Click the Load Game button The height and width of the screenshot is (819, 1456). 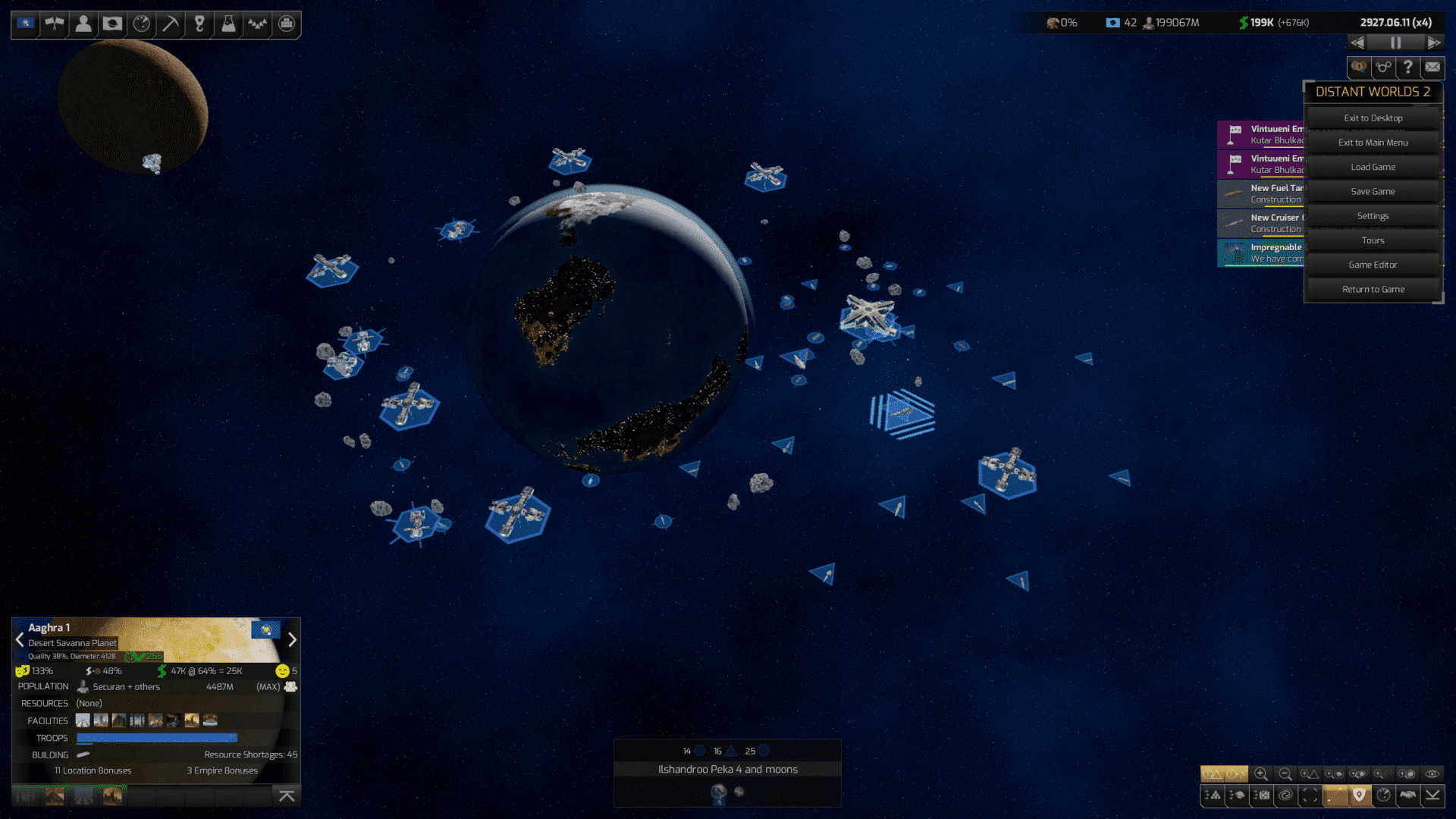pyautogui.click(x=1373, y=167)
